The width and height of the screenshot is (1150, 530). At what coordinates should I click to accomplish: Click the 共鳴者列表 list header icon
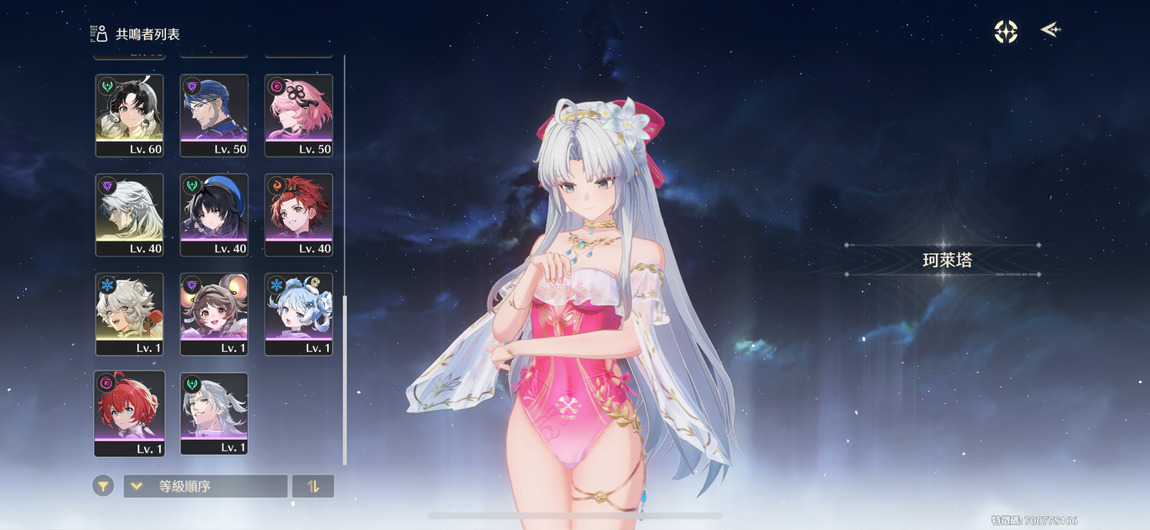[x=98, y=34]
